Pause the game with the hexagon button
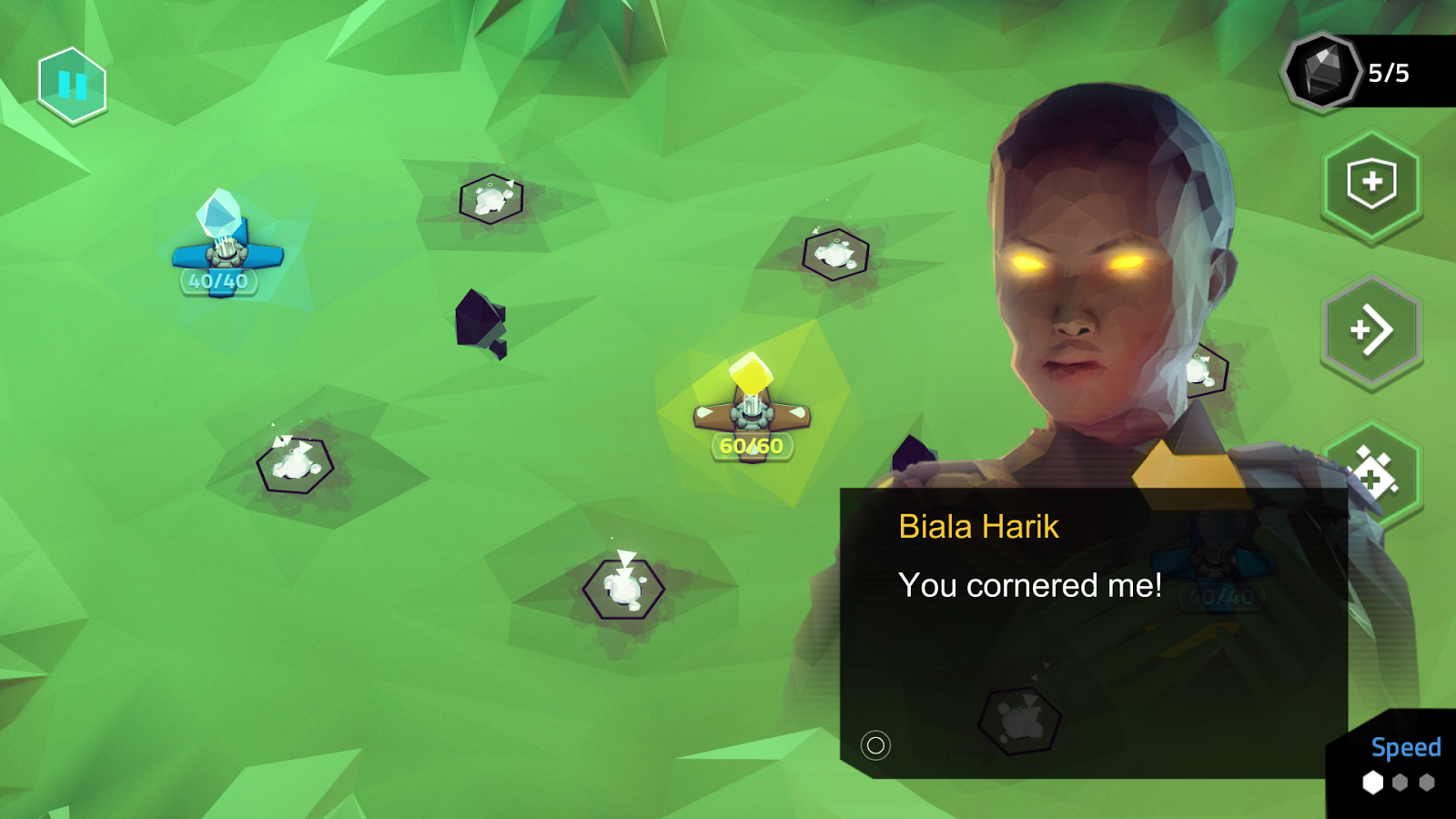Image resolution: width=1456 pixels, height=819 pixels. pyautogui.click(x=72, y=86)
